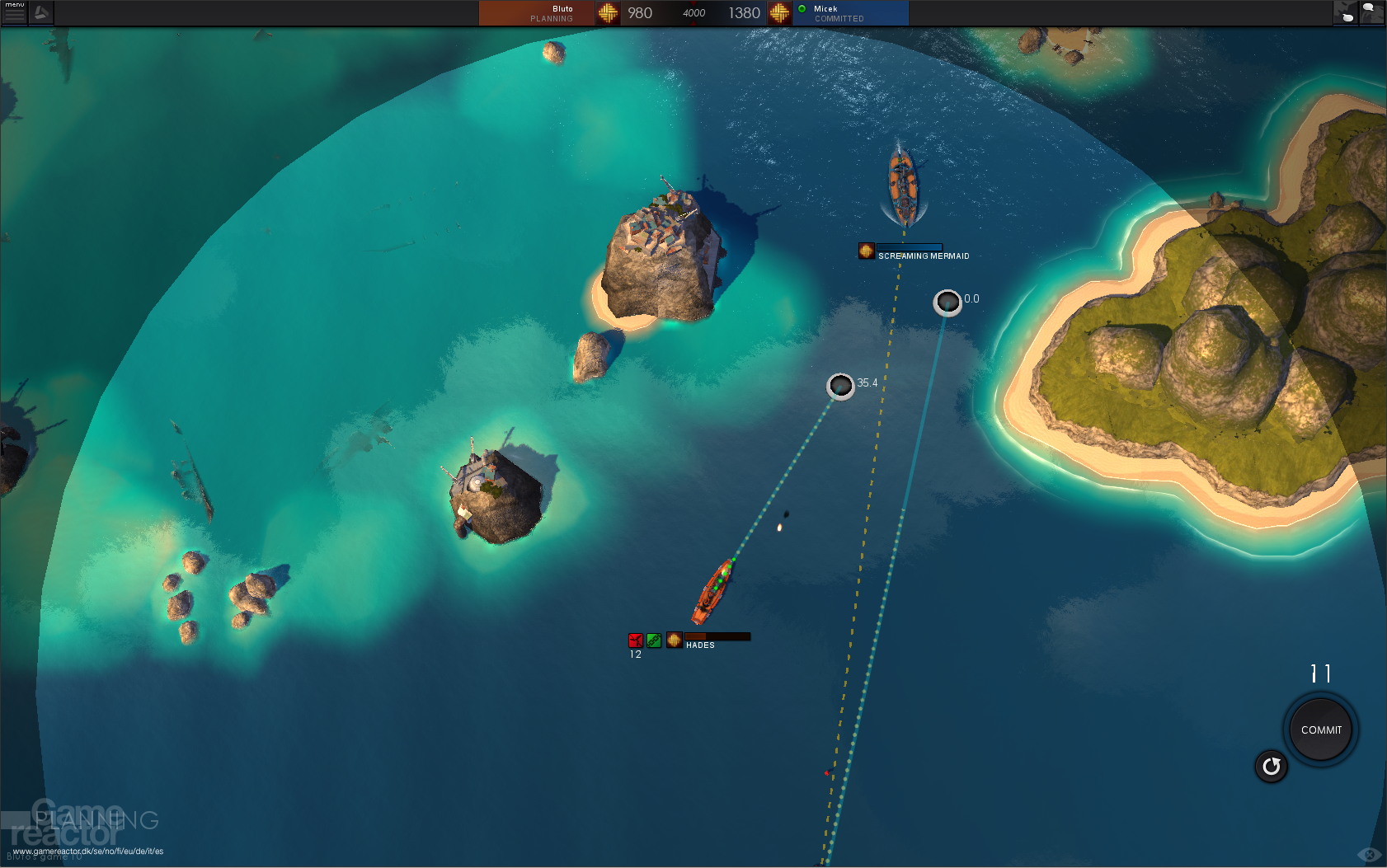
Task: Click the green chain link icon beside HADES
Action: click(654, 640)
